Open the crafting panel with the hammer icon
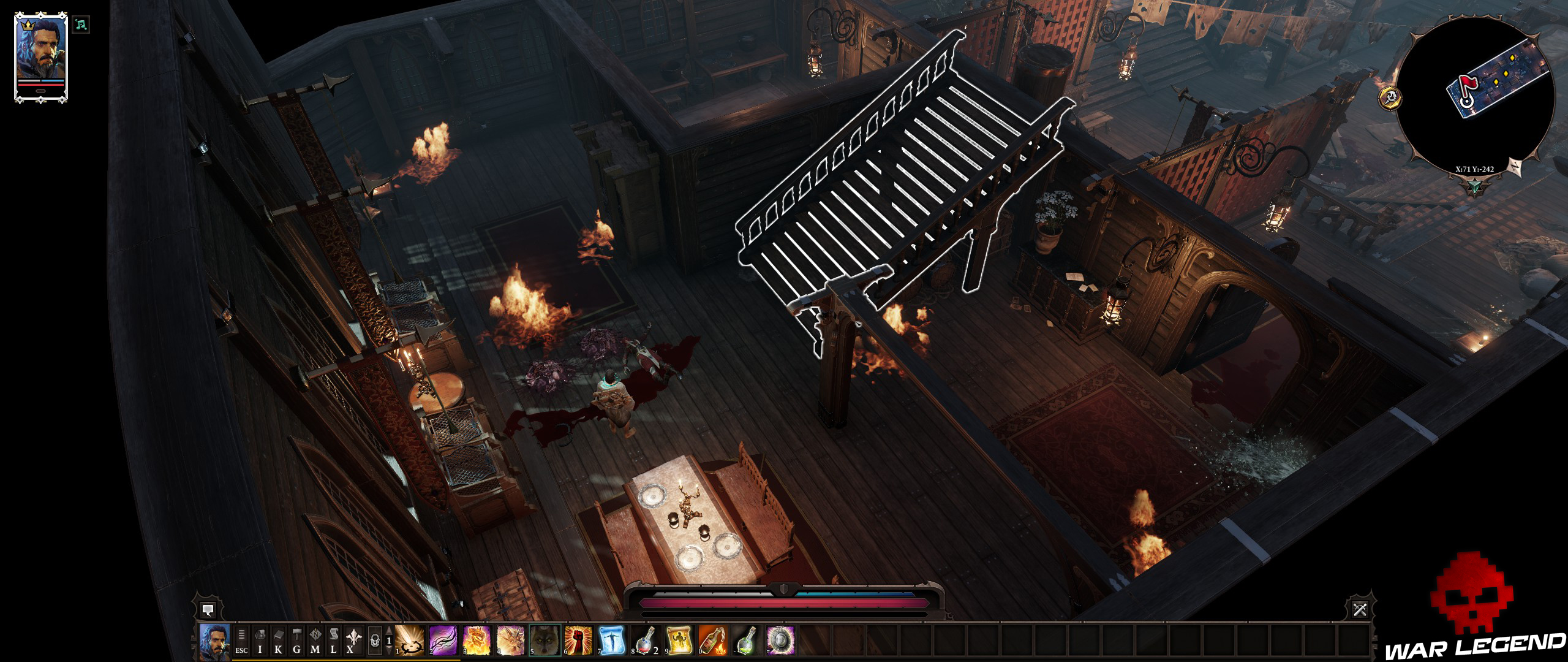Viewport: 1568px width, 662px height. [x=297, y=642]
